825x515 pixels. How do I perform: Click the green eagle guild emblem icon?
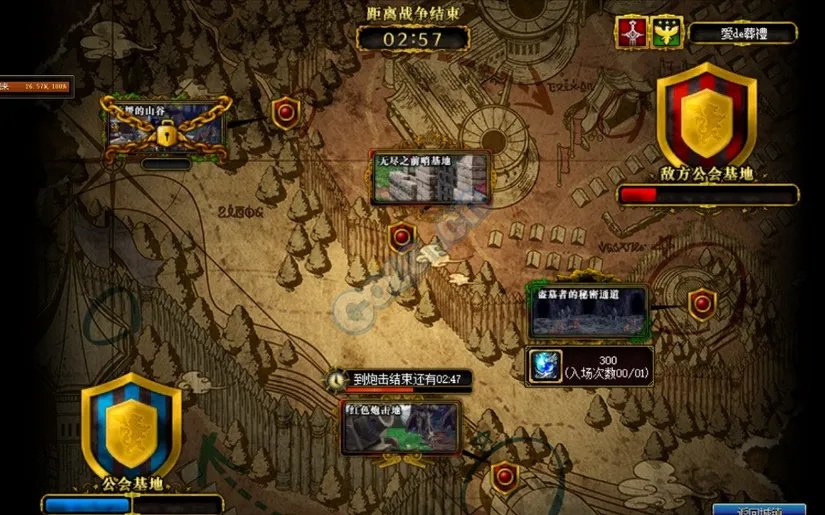click(665, 33)
